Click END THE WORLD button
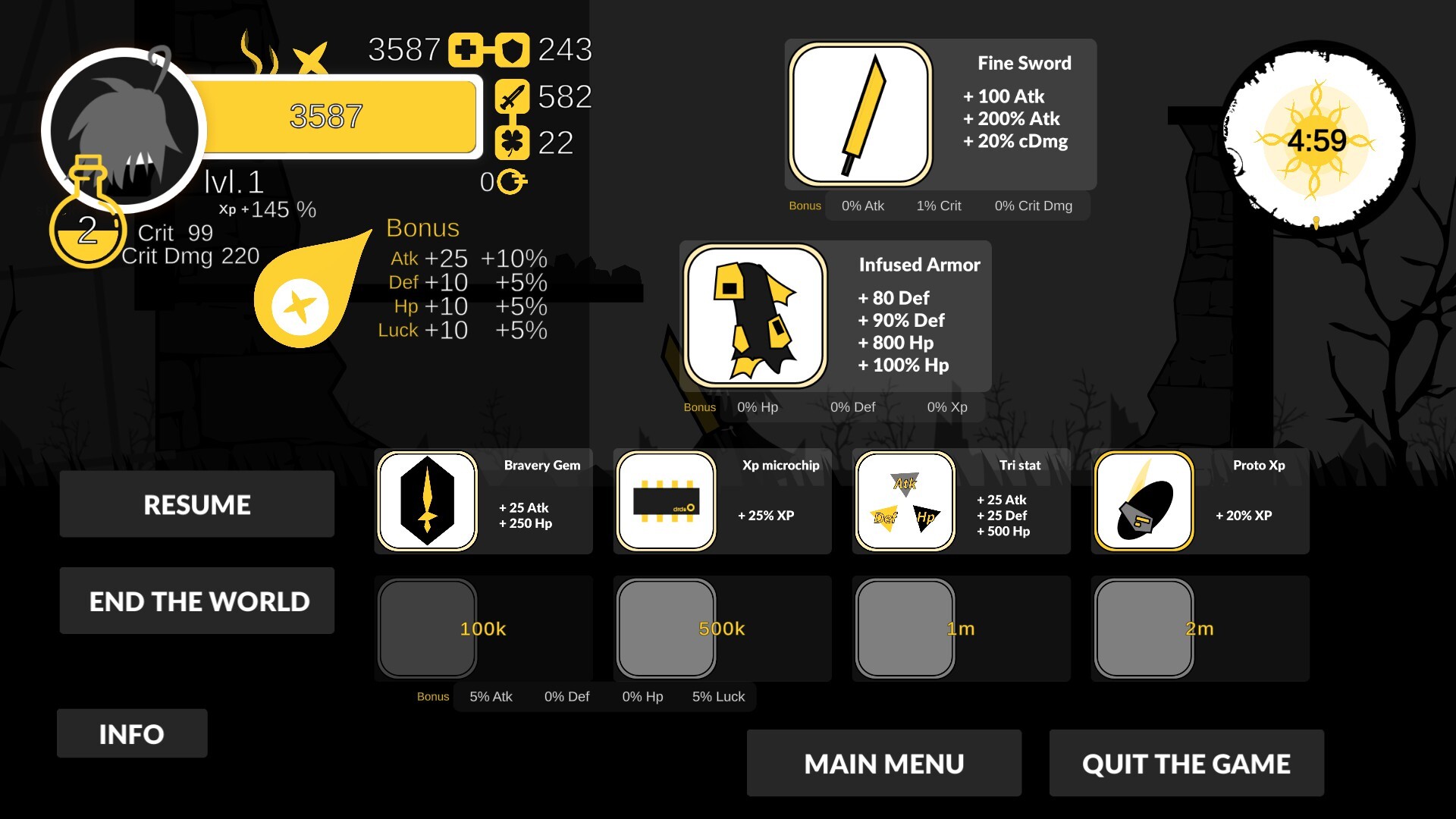 click(196, 601)
